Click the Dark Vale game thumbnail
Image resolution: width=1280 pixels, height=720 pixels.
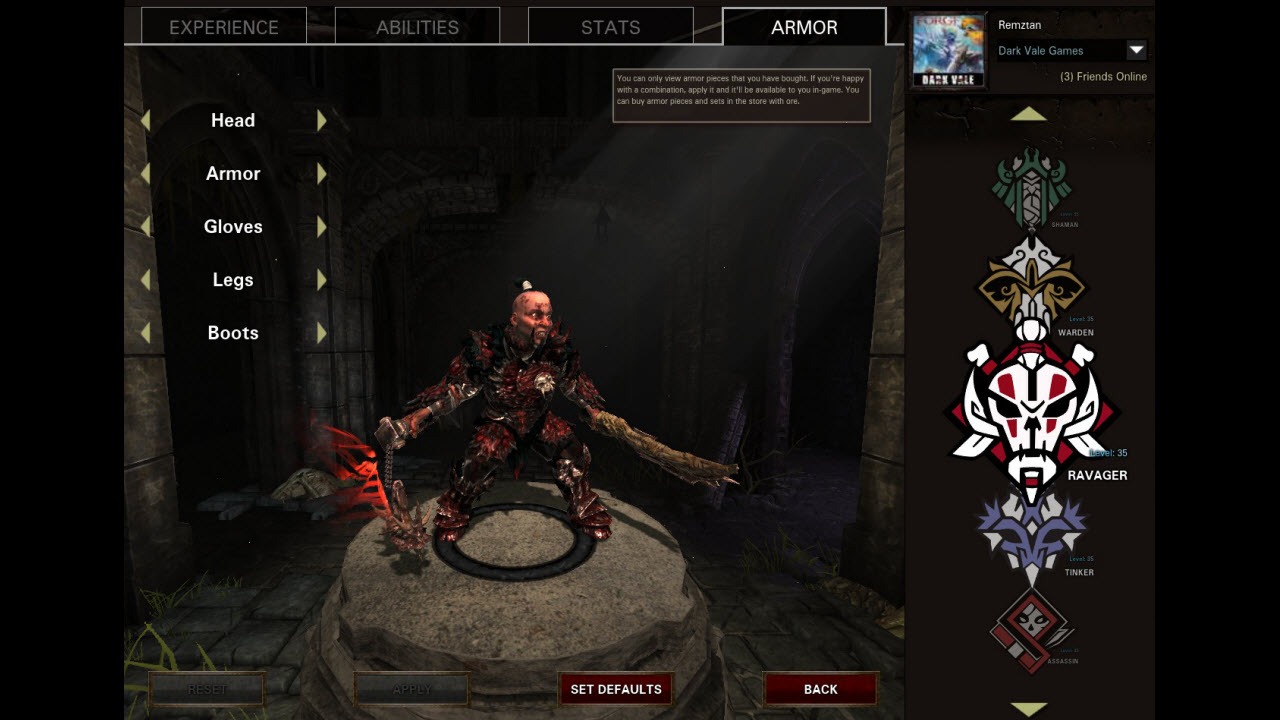(x=947, y=50)
